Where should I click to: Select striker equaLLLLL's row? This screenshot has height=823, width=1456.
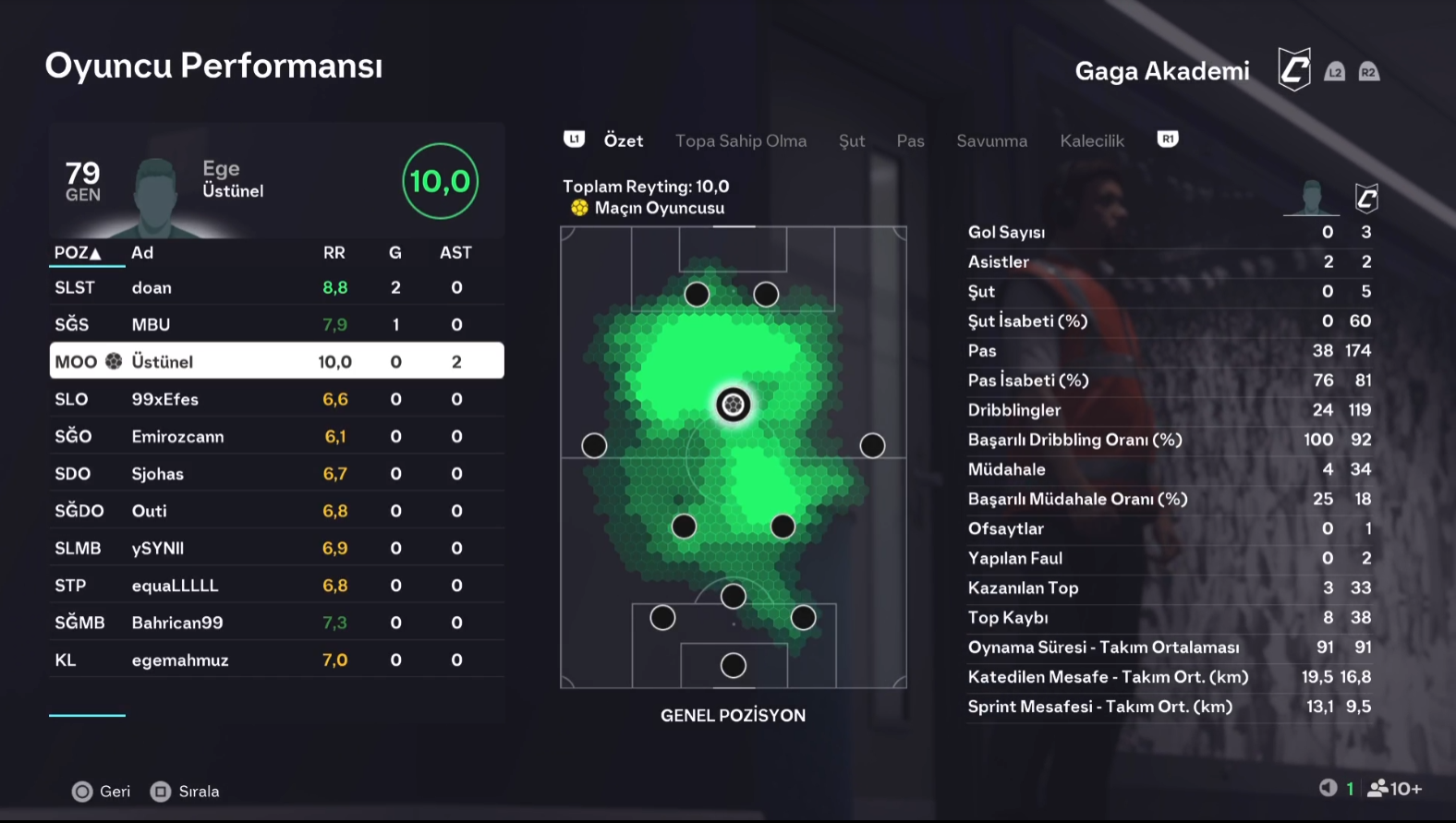[x=276, y=586]
